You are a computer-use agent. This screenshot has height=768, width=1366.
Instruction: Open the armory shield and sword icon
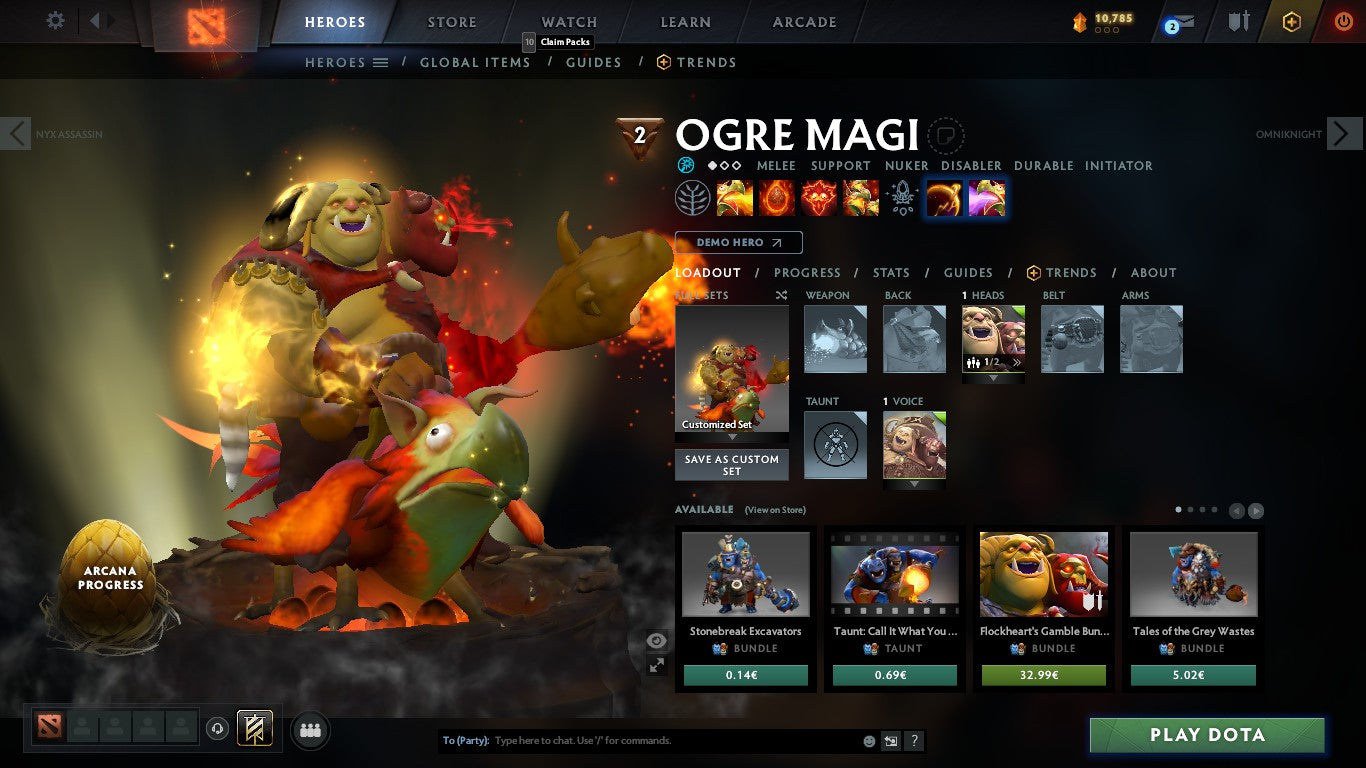point(1239,22)
